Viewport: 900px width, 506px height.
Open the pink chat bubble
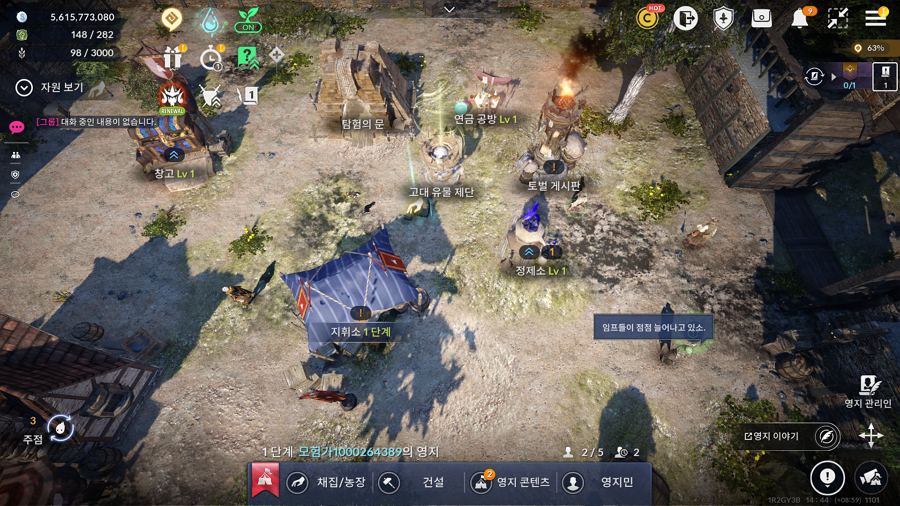[16, 128]
